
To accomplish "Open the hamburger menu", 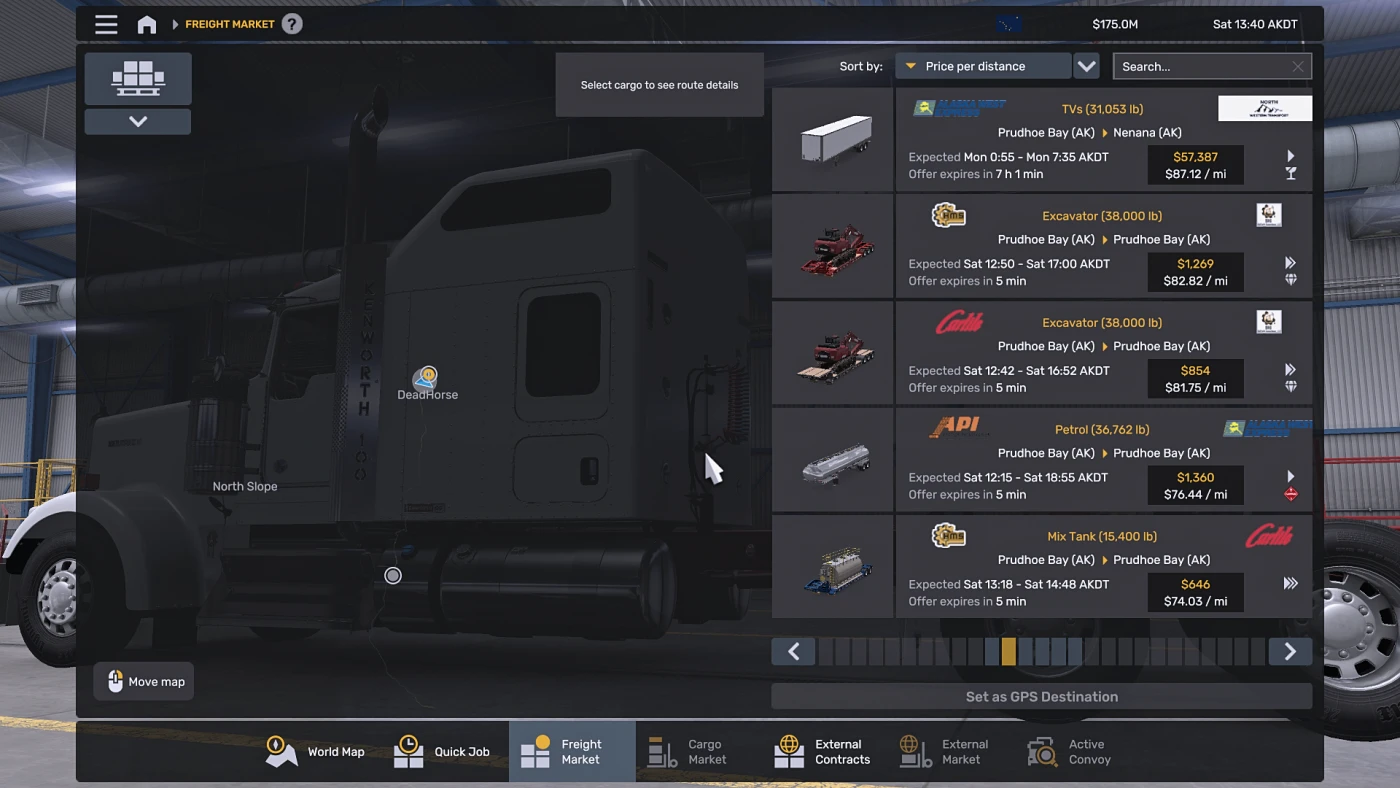I will (x=106, y=24).
